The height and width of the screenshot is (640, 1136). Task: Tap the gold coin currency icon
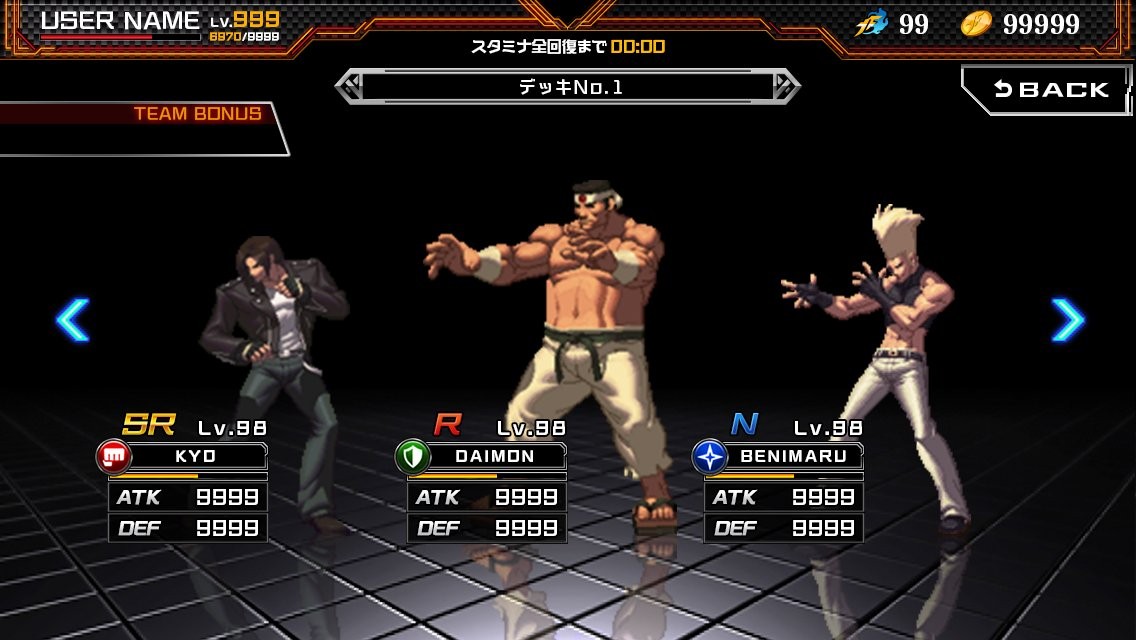pyautogui.click(x=976, y=24)
